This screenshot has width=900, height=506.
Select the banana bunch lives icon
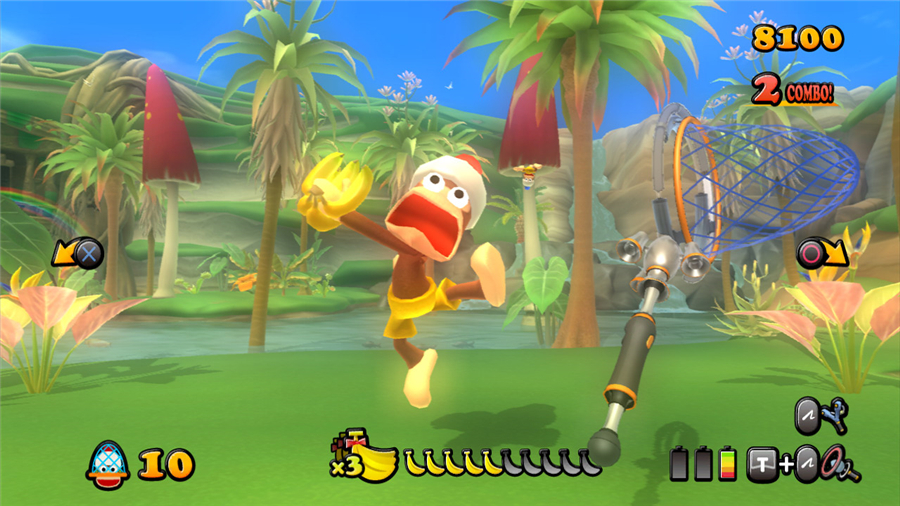click(x=370, y=460)
